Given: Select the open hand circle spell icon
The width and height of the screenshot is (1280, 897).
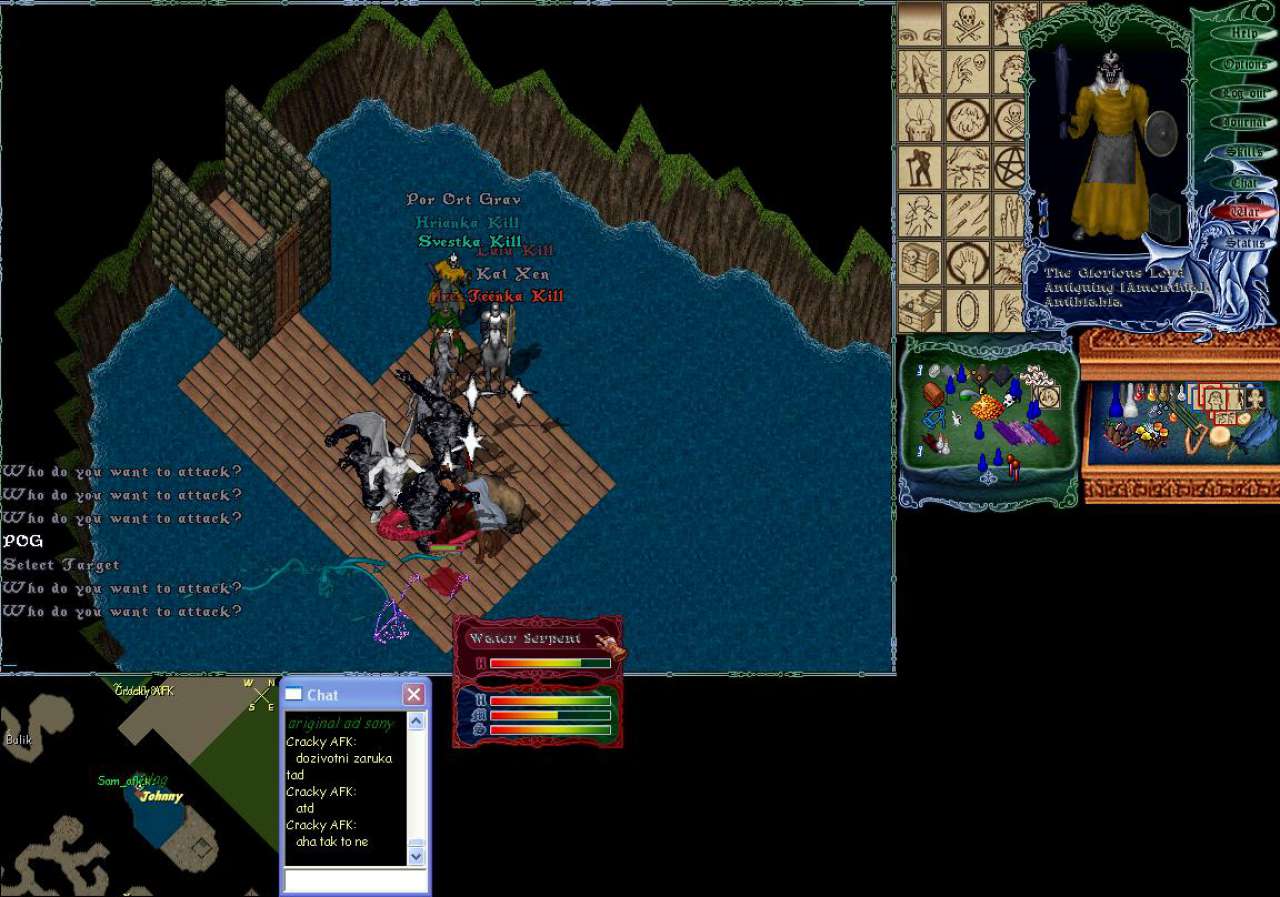Looking at the screenshot, I should coord(966,262).
